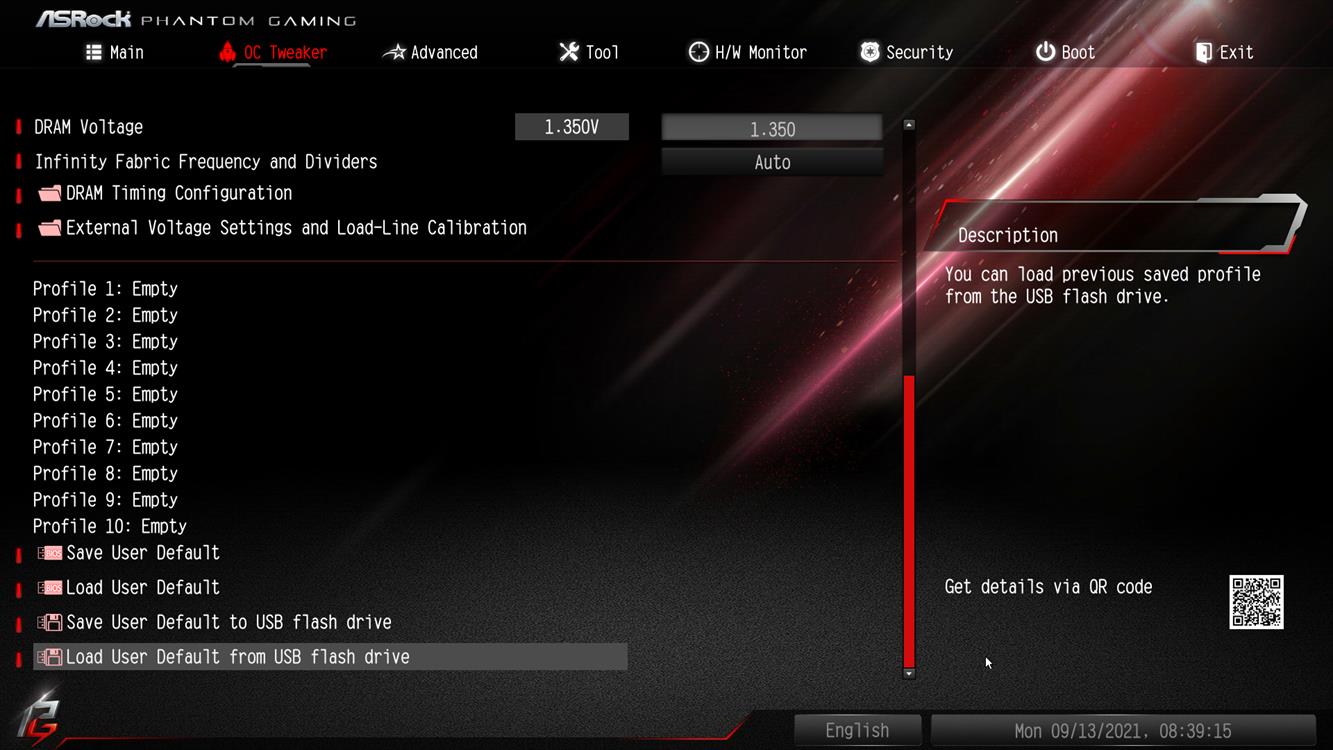1333x750 pixels.
Task: Choose Load User Default
Action: 142,588
